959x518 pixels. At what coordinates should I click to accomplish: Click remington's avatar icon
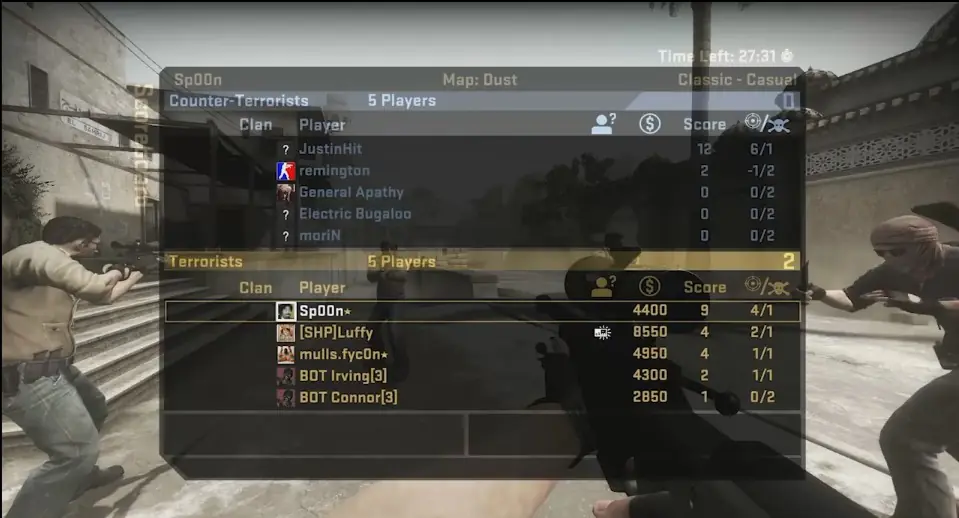(x=285, y=171)
